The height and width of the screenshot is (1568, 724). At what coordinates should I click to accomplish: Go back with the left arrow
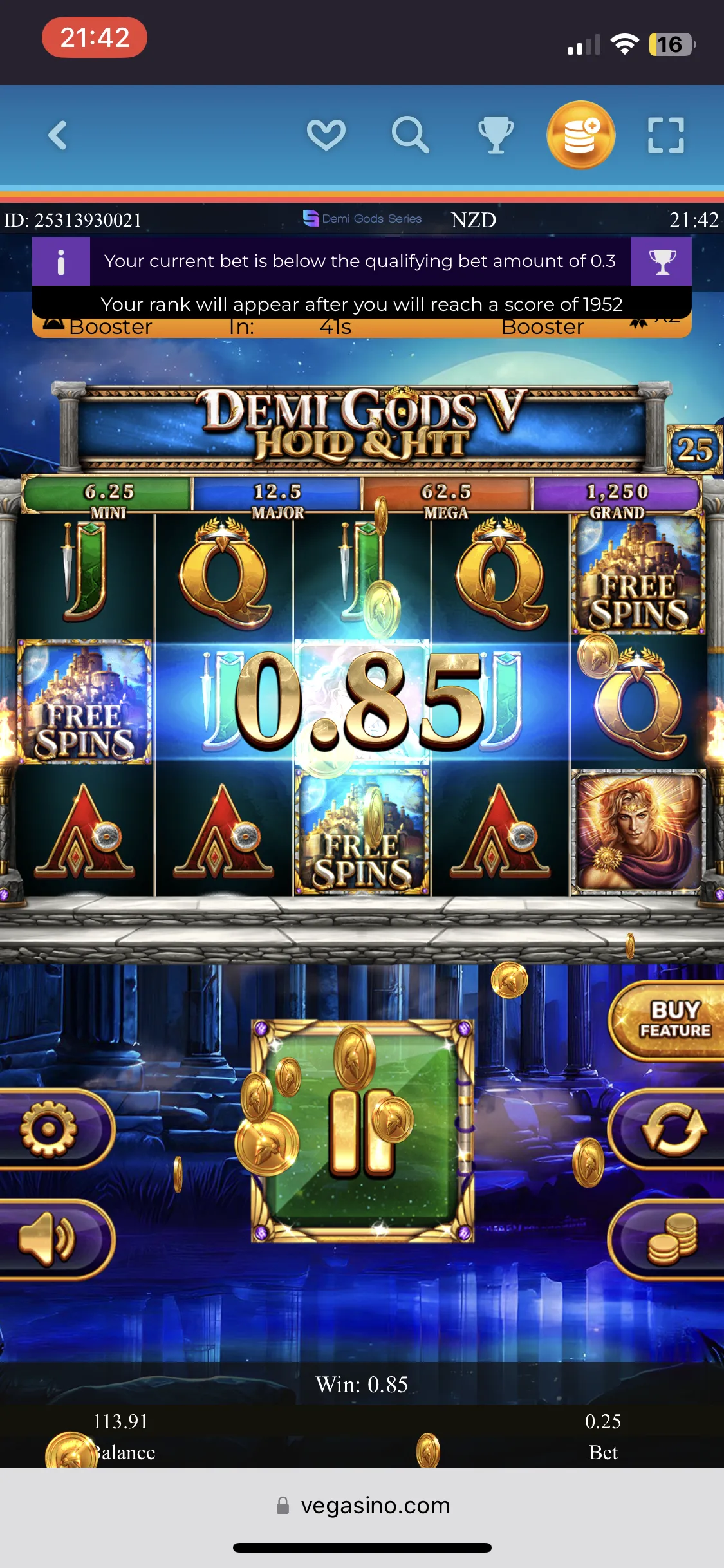tap(58, 135)
